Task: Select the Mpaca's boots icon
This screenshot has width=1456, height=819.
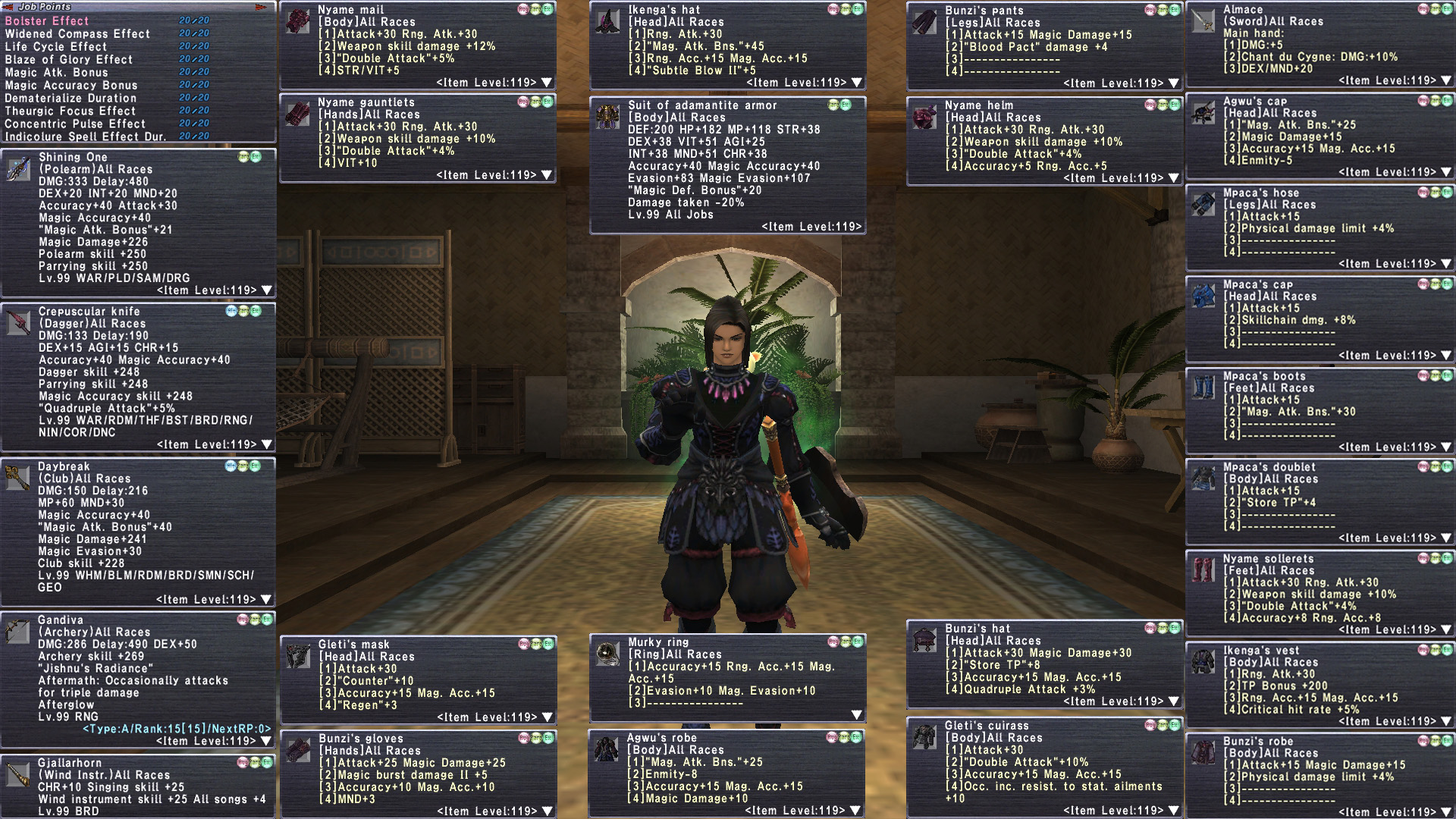Action: [x=1203, y=388]
